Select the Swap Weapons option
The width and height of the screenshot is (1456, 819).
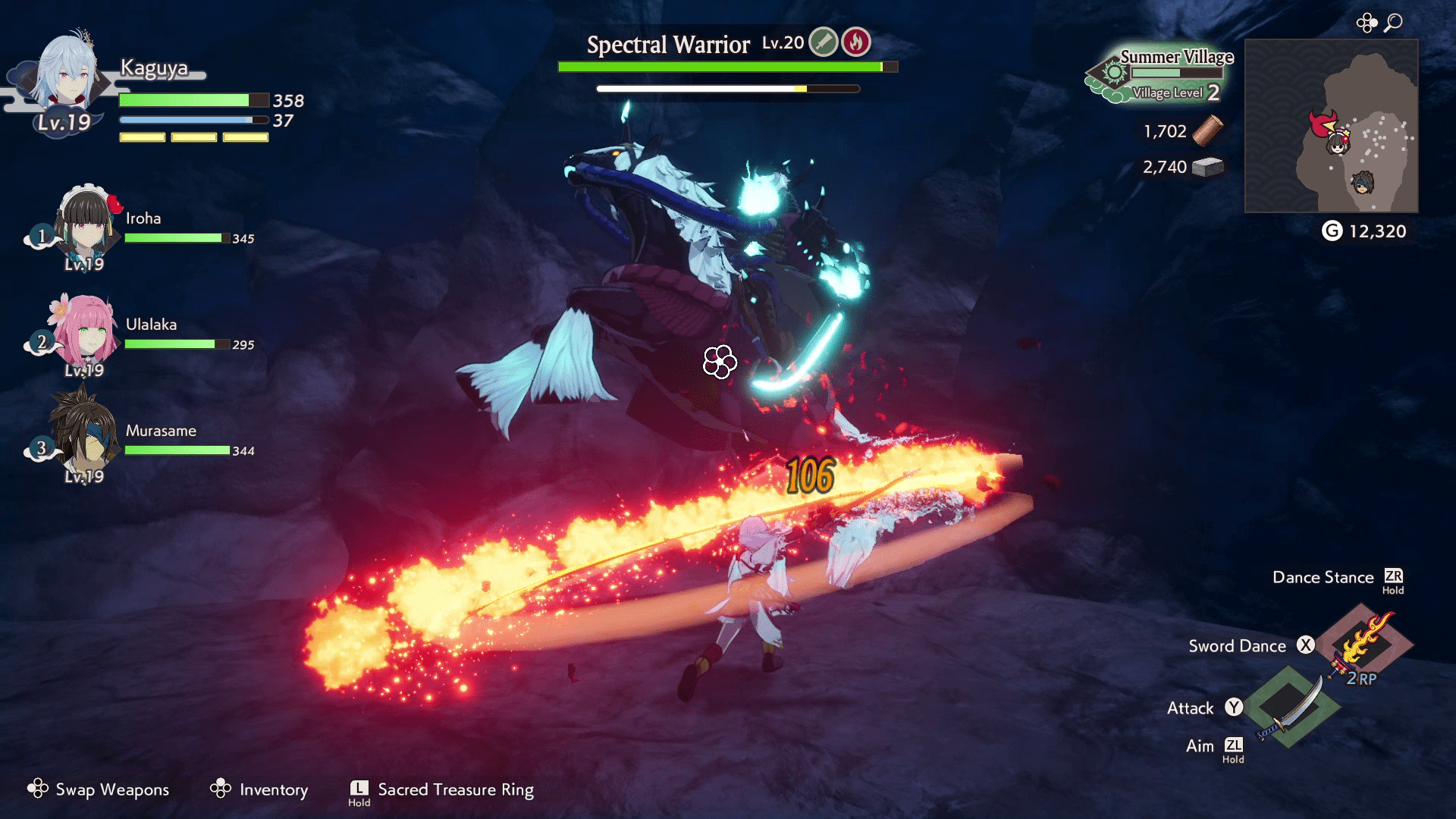pyautogui.click(x=99, y=789)
